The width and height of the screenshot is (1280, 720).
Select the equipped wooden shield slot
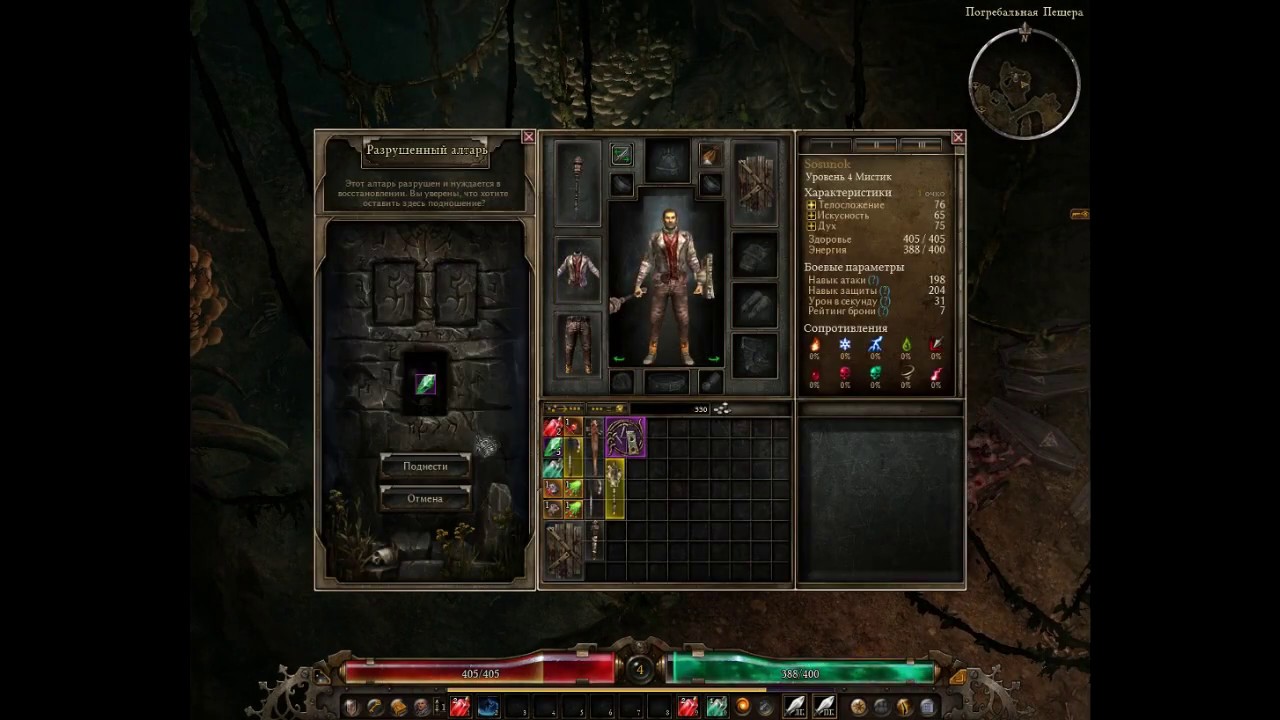coord(756,183)
